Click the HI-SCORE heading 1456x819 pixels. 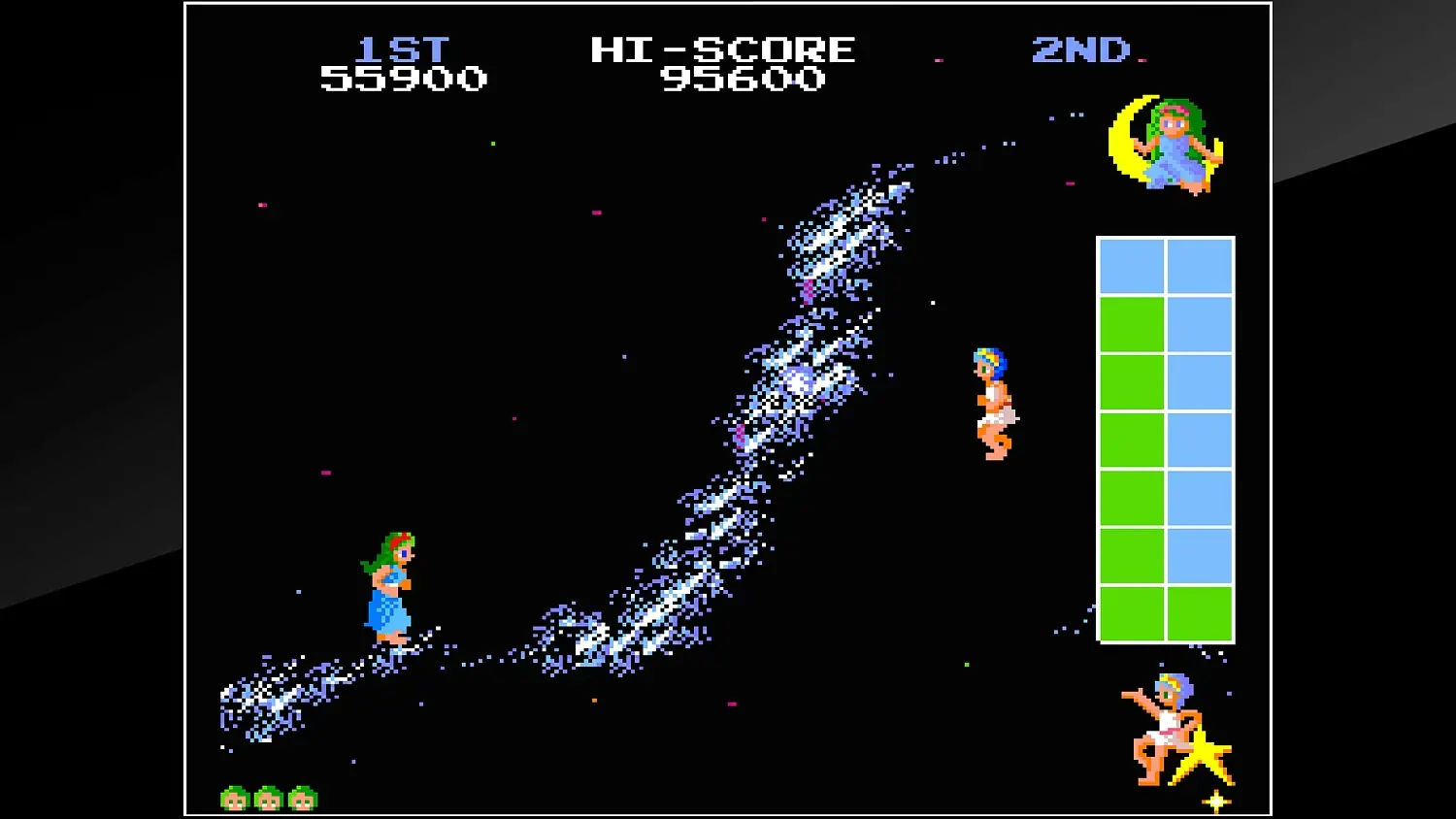click(x=722, y=49)
